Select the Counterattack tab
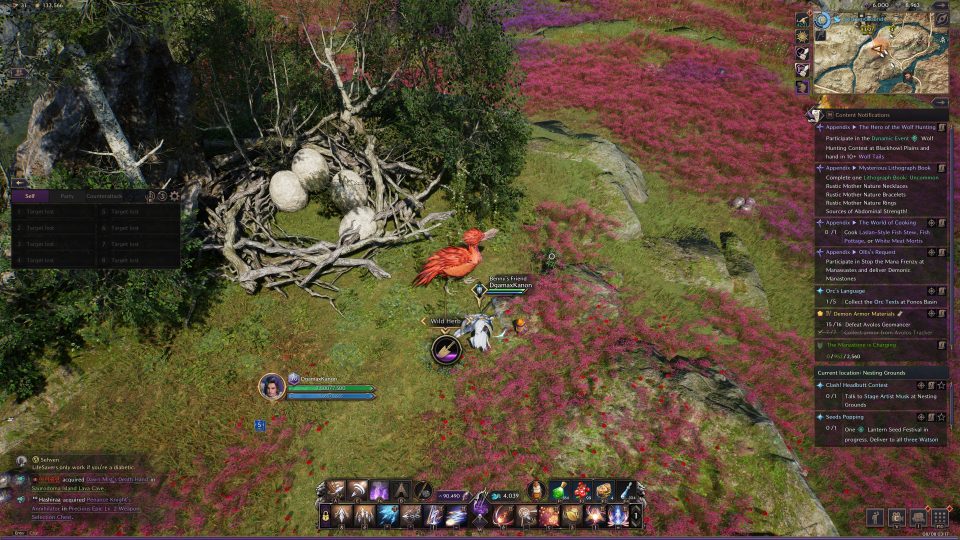 (x=104, y=197)
